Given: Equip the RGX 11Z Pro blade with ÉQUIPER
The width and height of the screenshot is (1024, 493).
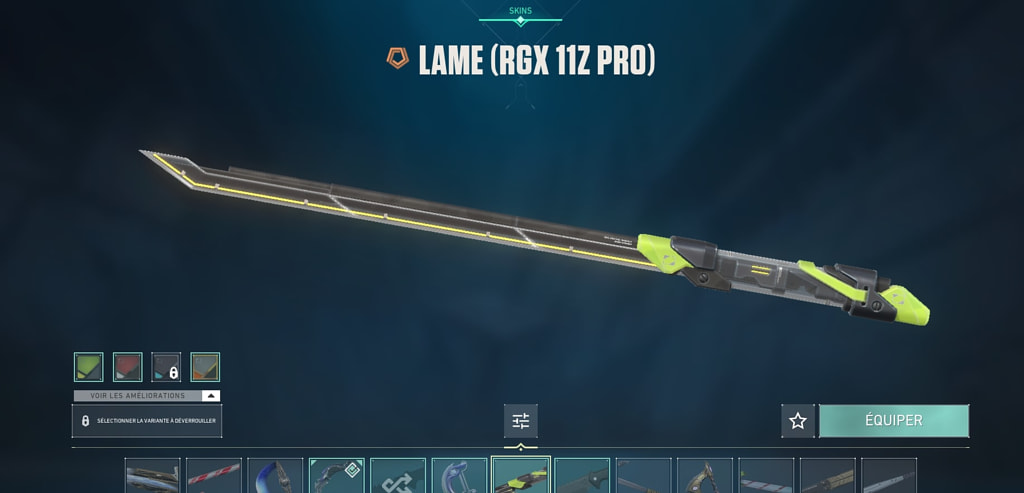Looking at the screenshot, I should 893,421.
